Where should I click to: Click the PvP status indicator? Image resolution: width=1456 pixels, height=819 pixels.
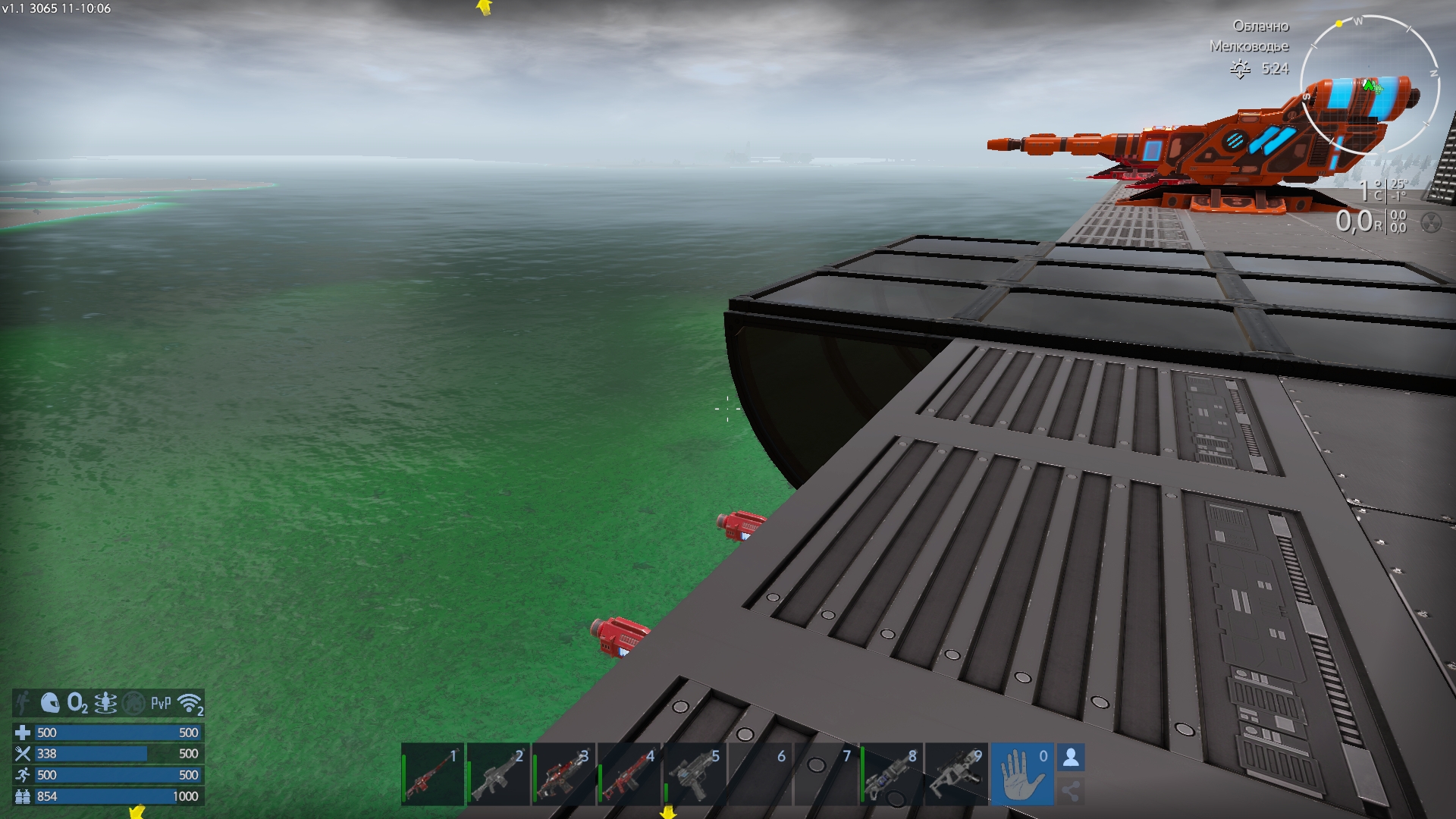coord(161,703)
